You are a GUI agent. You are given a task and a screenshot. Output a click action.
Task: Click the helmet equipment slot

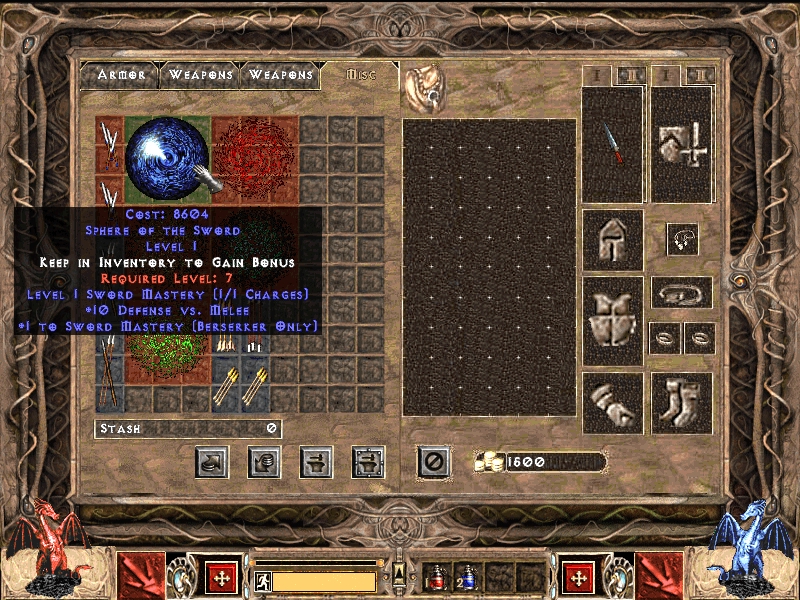[612, 239]
